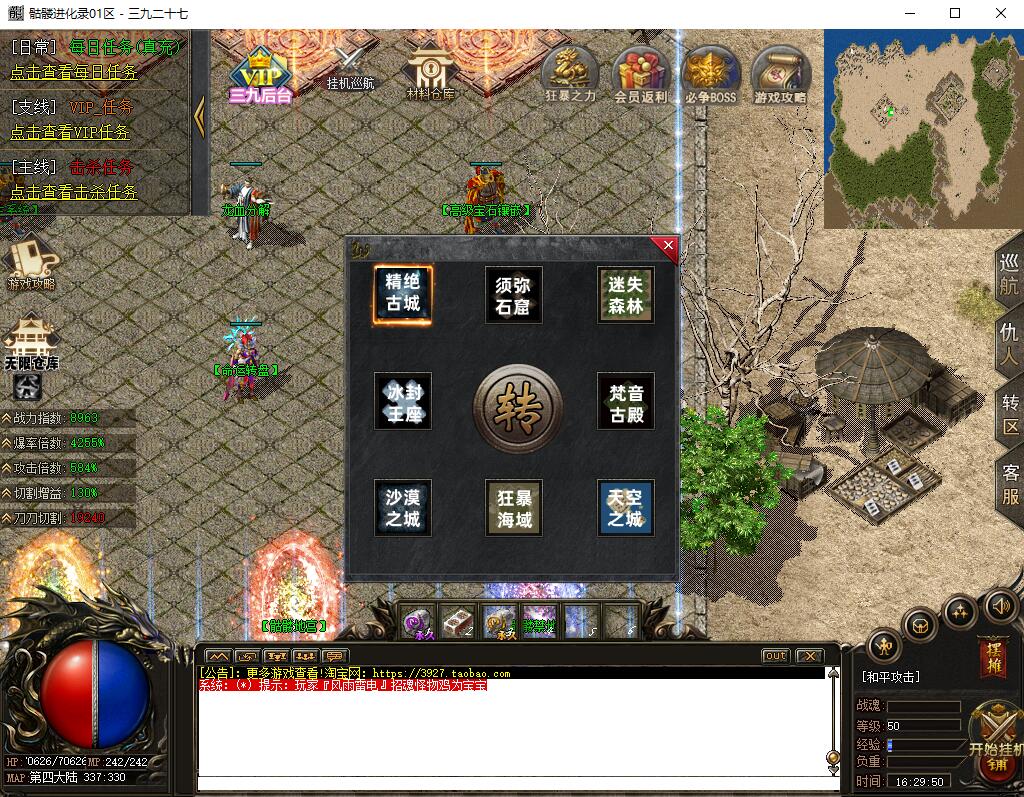Choose the 梵音古殿 destination

click(x=626, y=401)
